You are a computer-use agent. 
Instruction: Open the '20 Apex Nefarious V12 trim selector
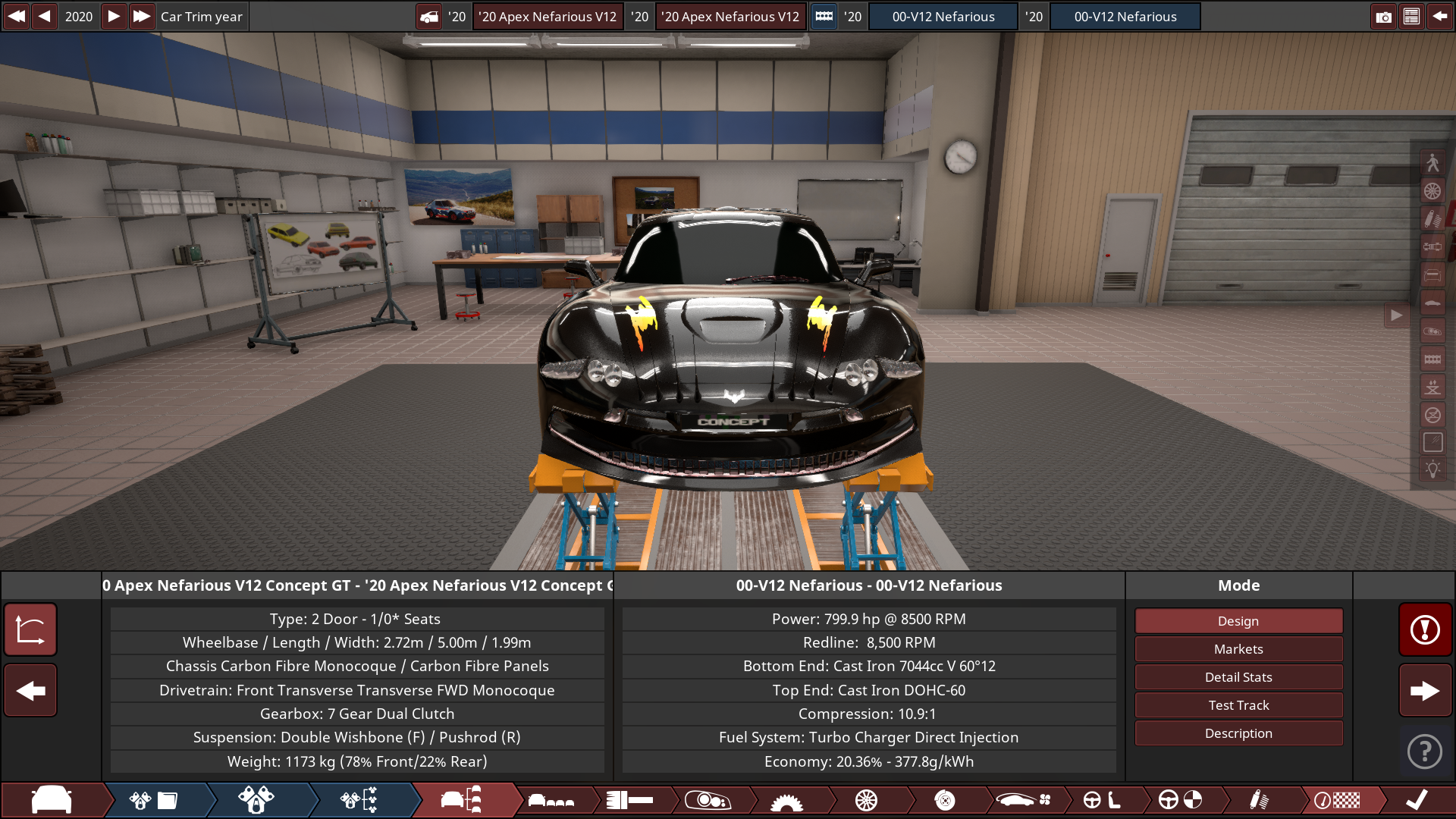548,16
